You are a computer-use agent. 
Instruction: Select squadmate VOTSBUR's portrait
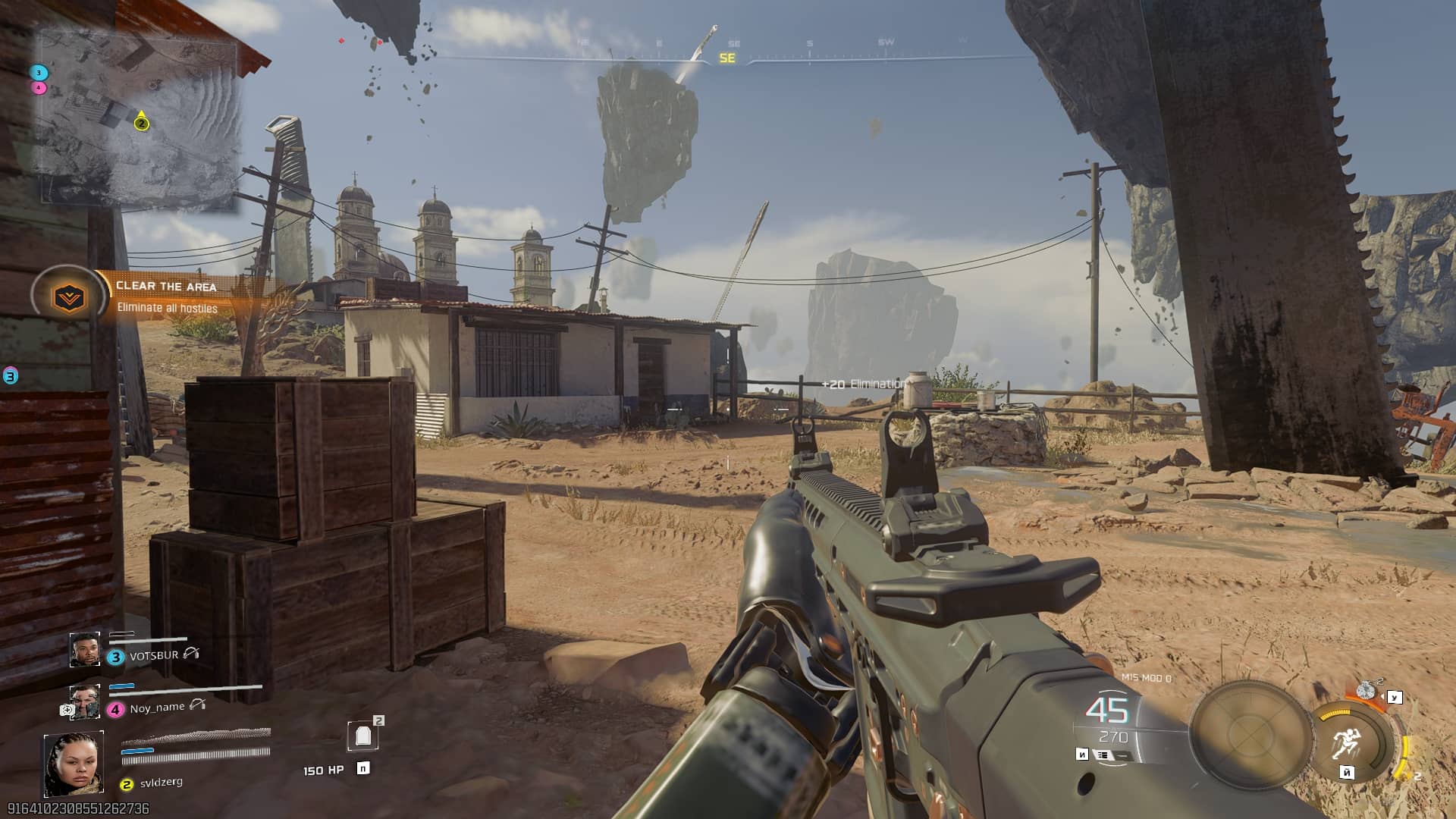click(x=84, y=650)
